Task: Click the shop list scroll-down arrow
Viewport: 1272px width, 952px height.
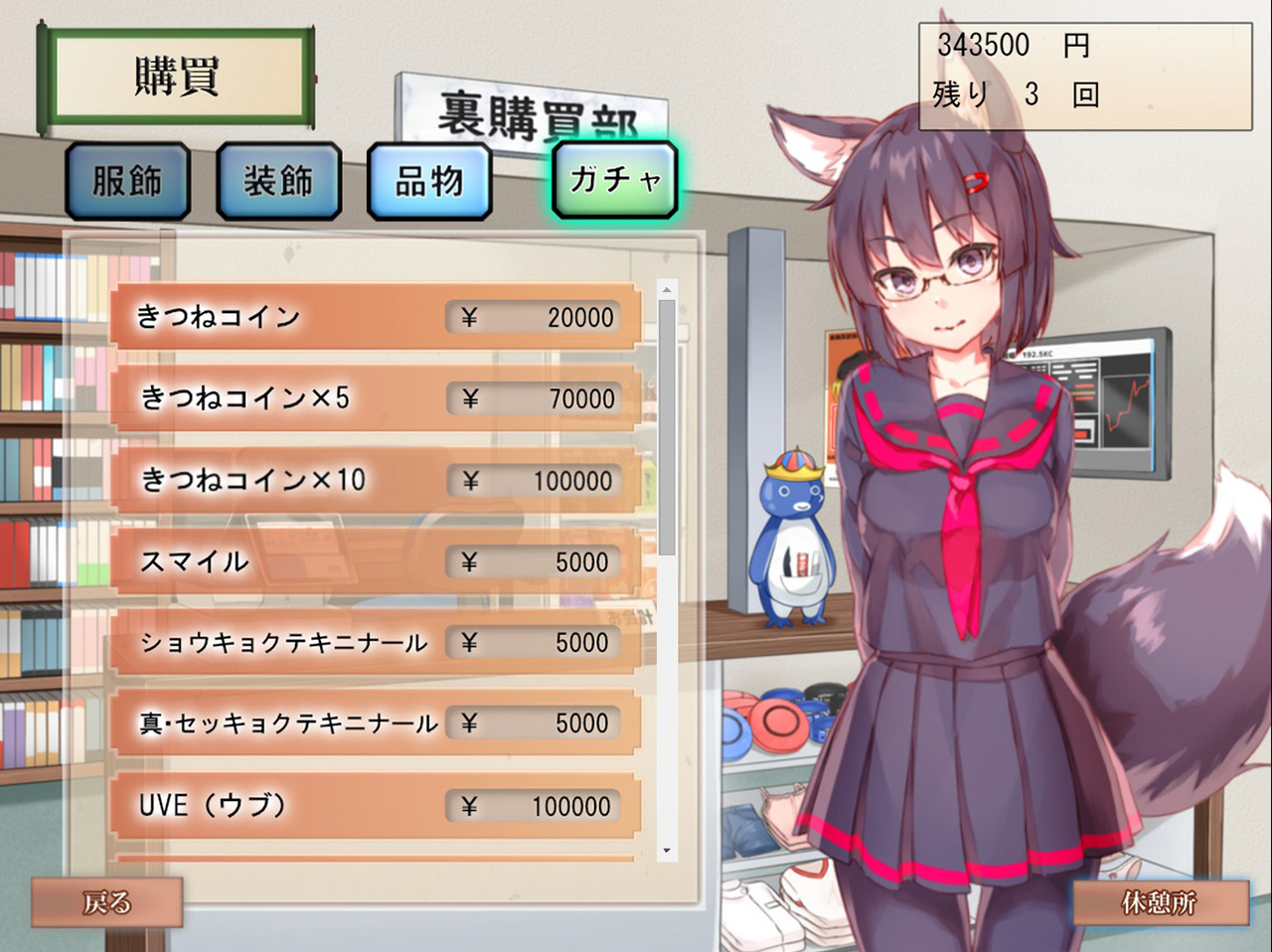Action: click(x=667, y=851)
